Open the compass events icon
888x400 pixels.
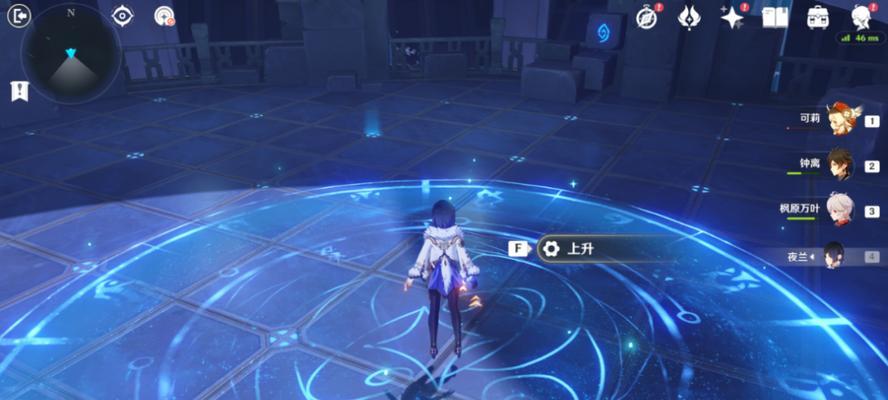[647, 16]
